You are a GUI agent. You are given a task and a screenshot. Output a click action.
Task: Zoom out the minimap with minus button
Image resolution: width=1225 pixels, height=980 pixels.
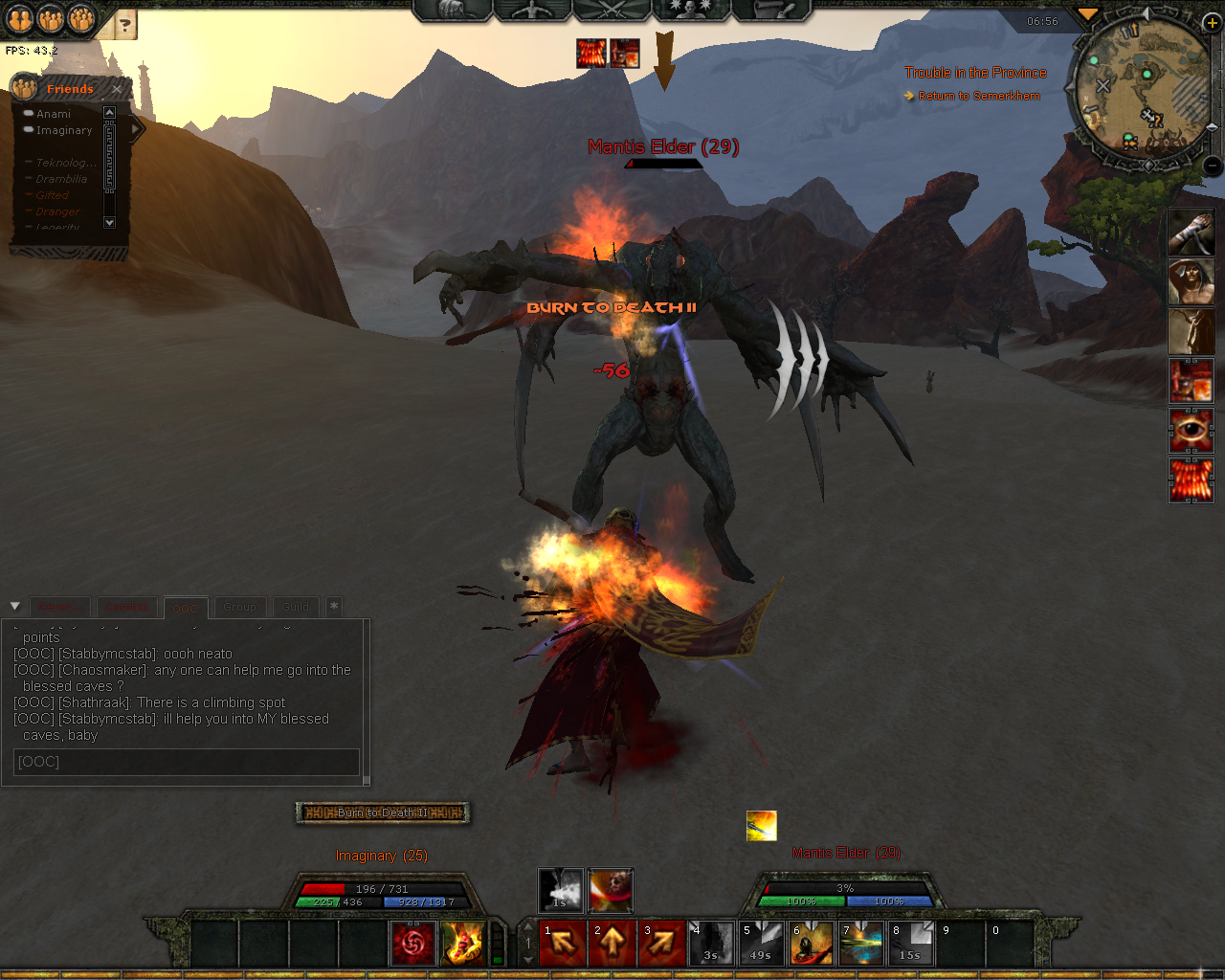point(1213,166)
